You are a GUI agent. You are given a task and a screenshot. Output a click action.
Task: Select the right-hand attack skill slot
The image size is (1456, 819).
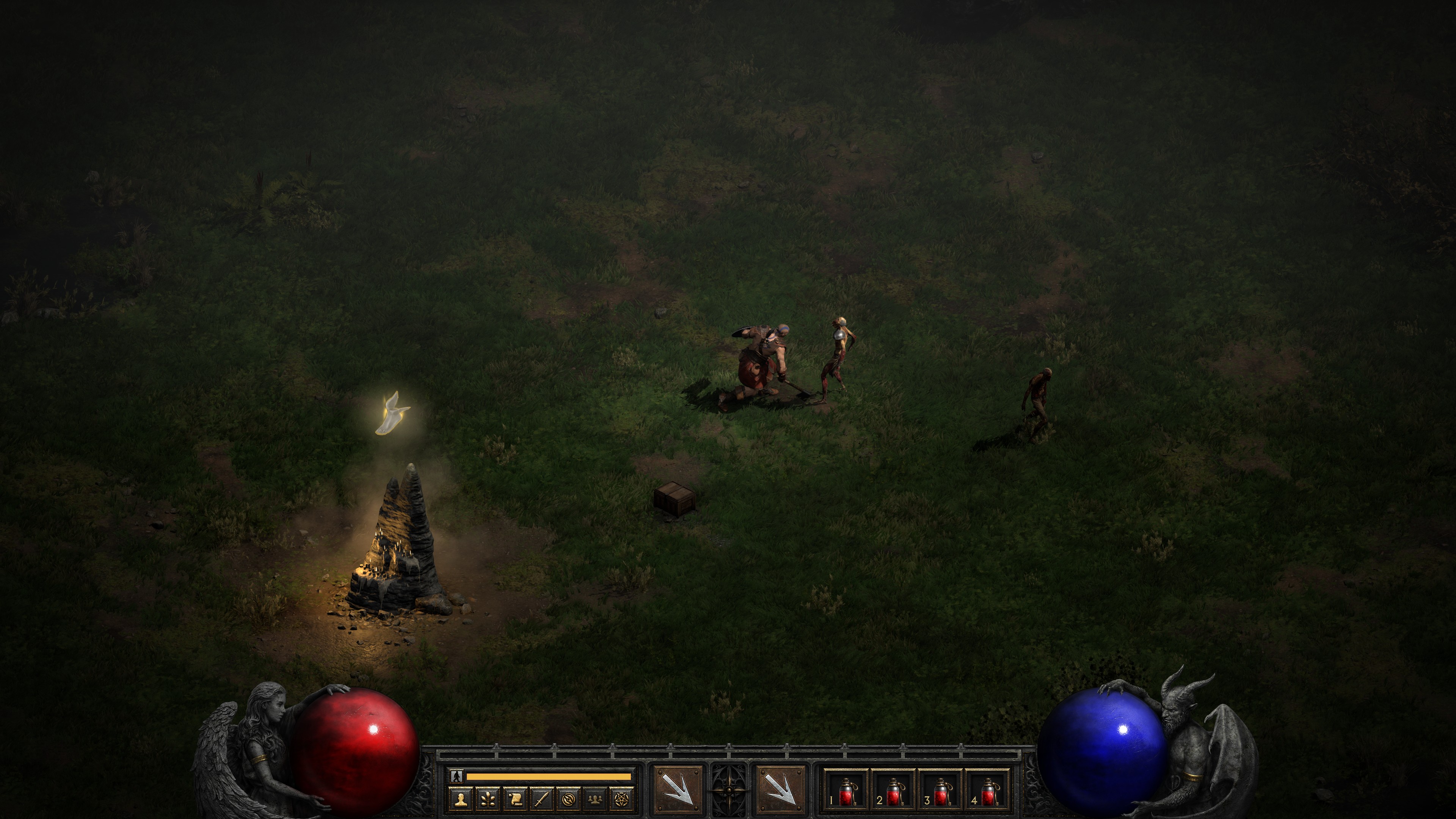781,789
